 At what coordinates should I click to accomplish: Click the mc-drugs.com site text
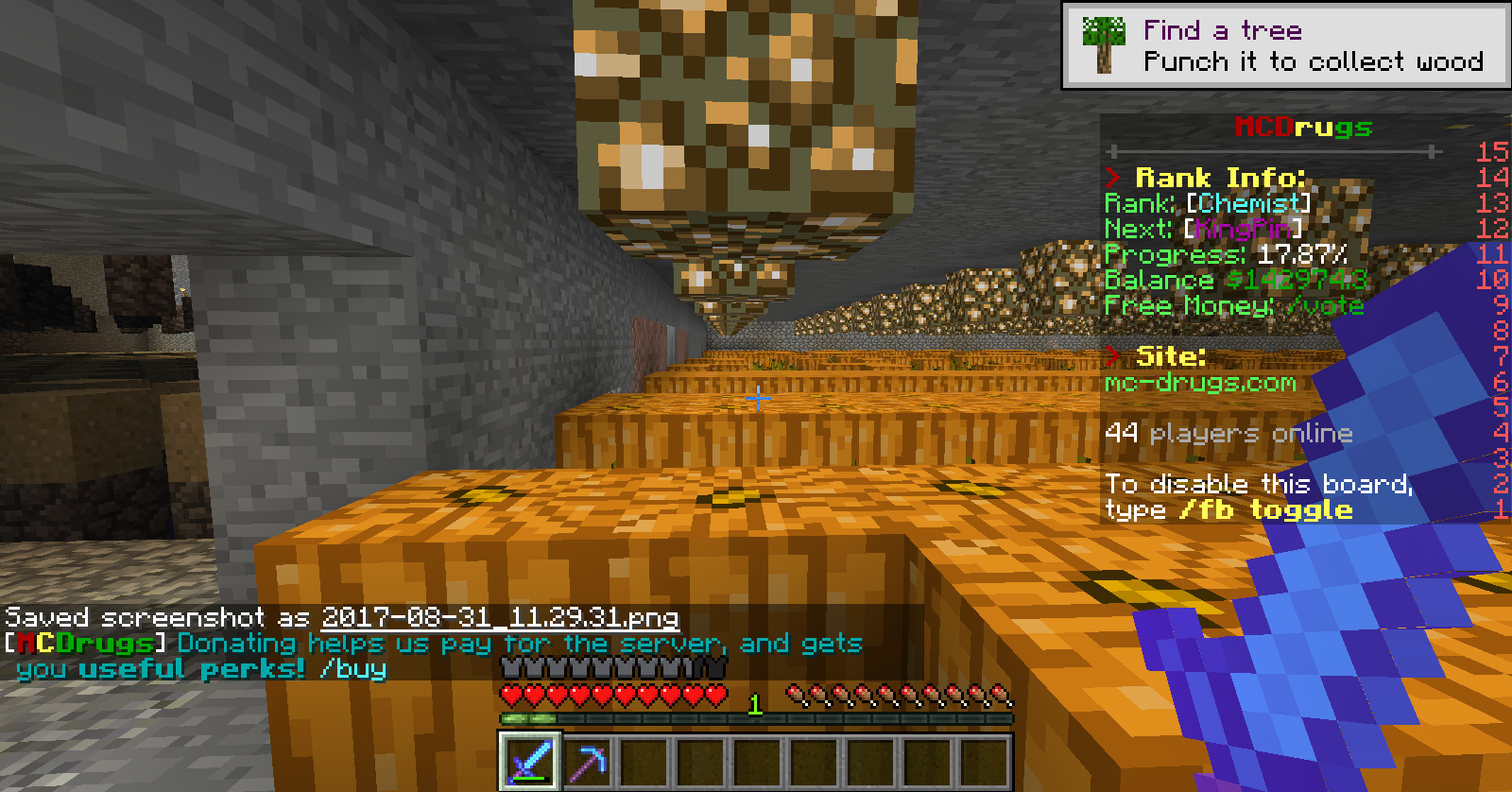point(1200,383)
